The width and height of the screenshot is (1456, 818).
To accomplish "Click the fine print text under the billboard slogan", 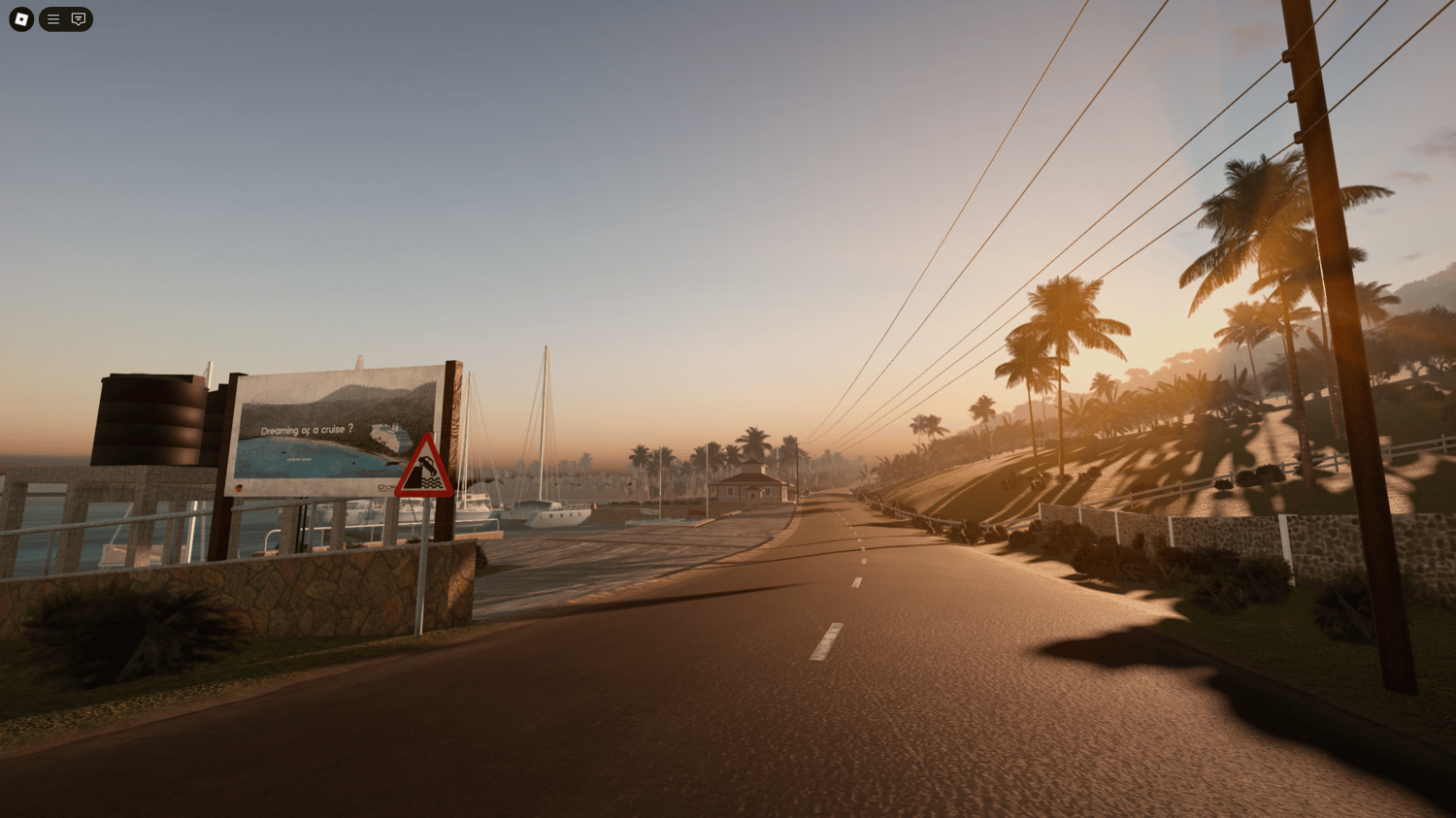I will coord(300,459).
